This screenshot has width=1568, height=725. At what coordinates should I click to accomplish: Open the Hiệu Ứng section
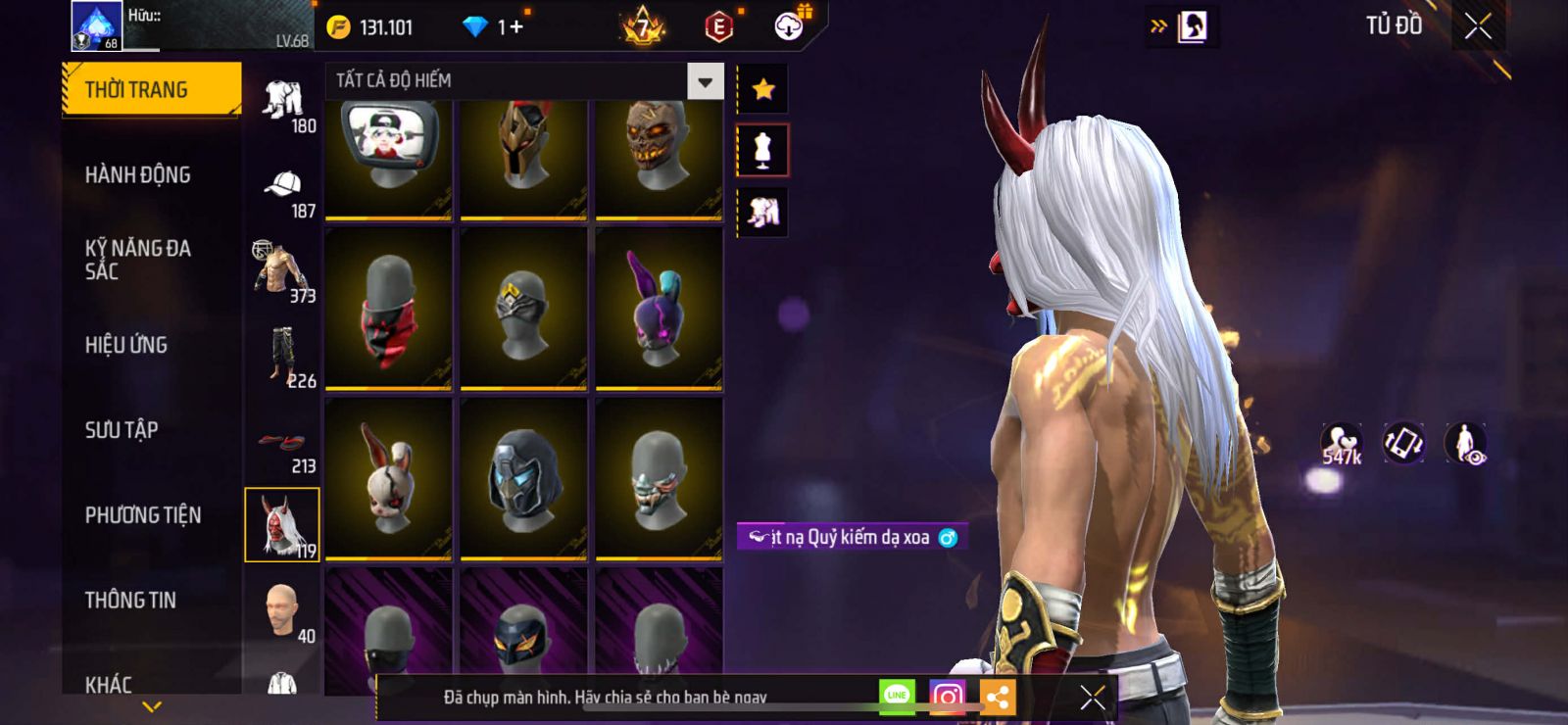[126, 345]
